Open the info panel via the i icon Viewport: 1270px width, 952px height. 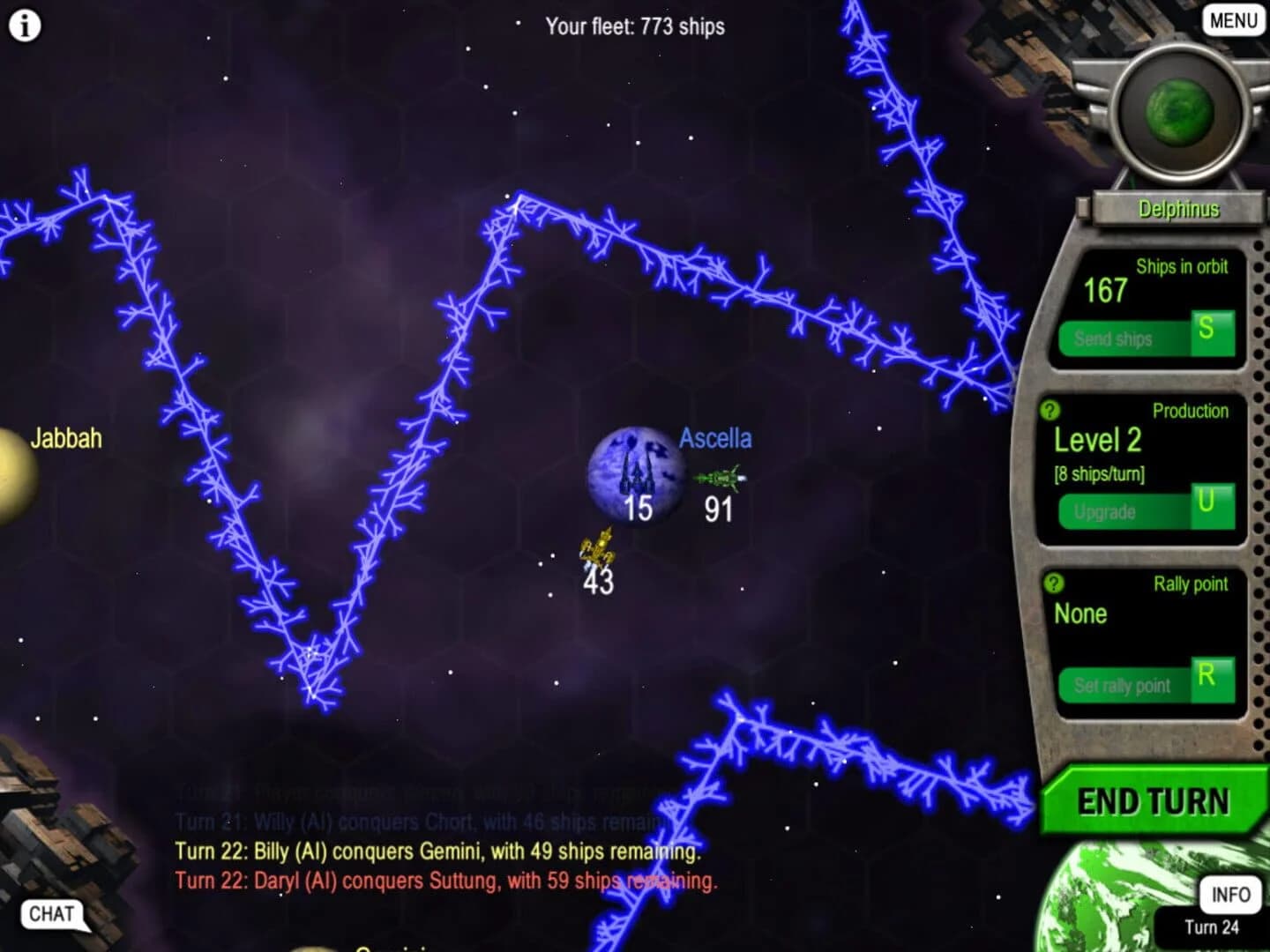(24, 24)
